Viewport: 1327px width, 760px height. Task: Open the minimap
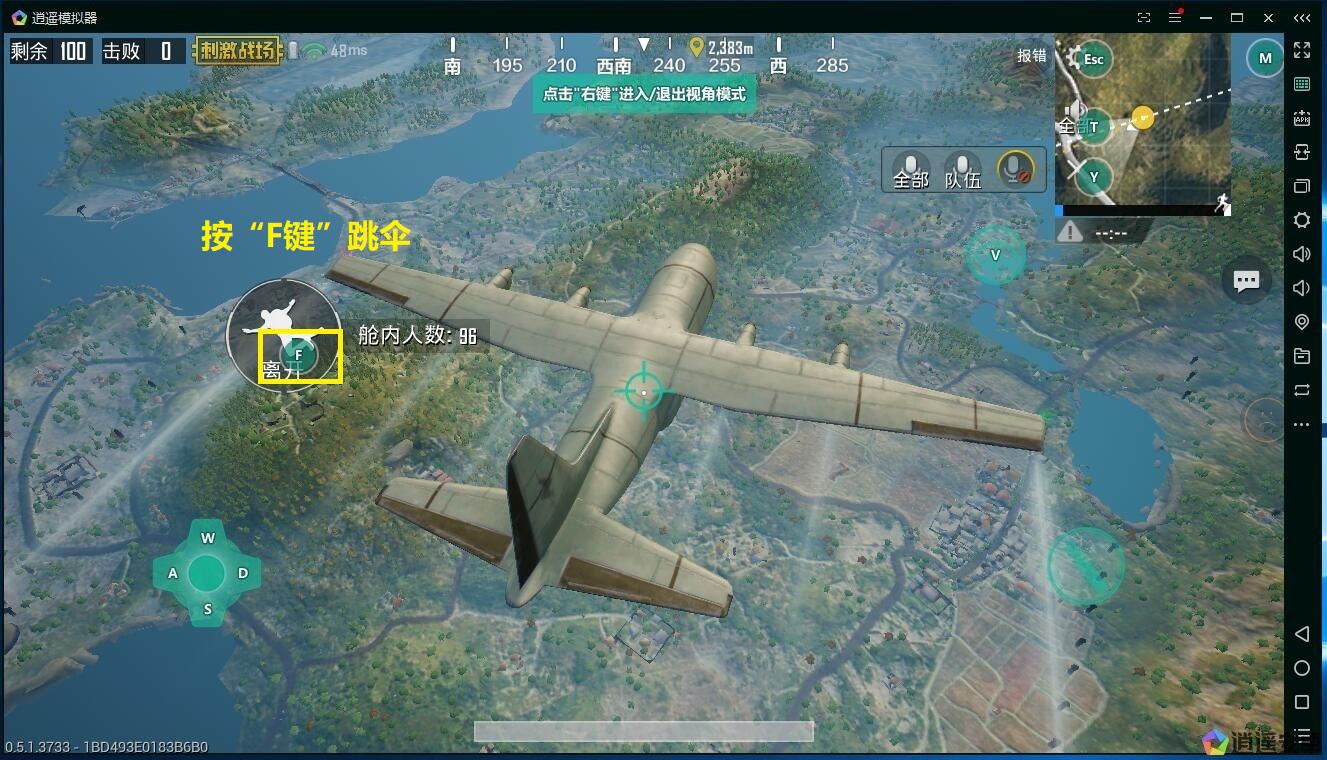coord(1142,120)
